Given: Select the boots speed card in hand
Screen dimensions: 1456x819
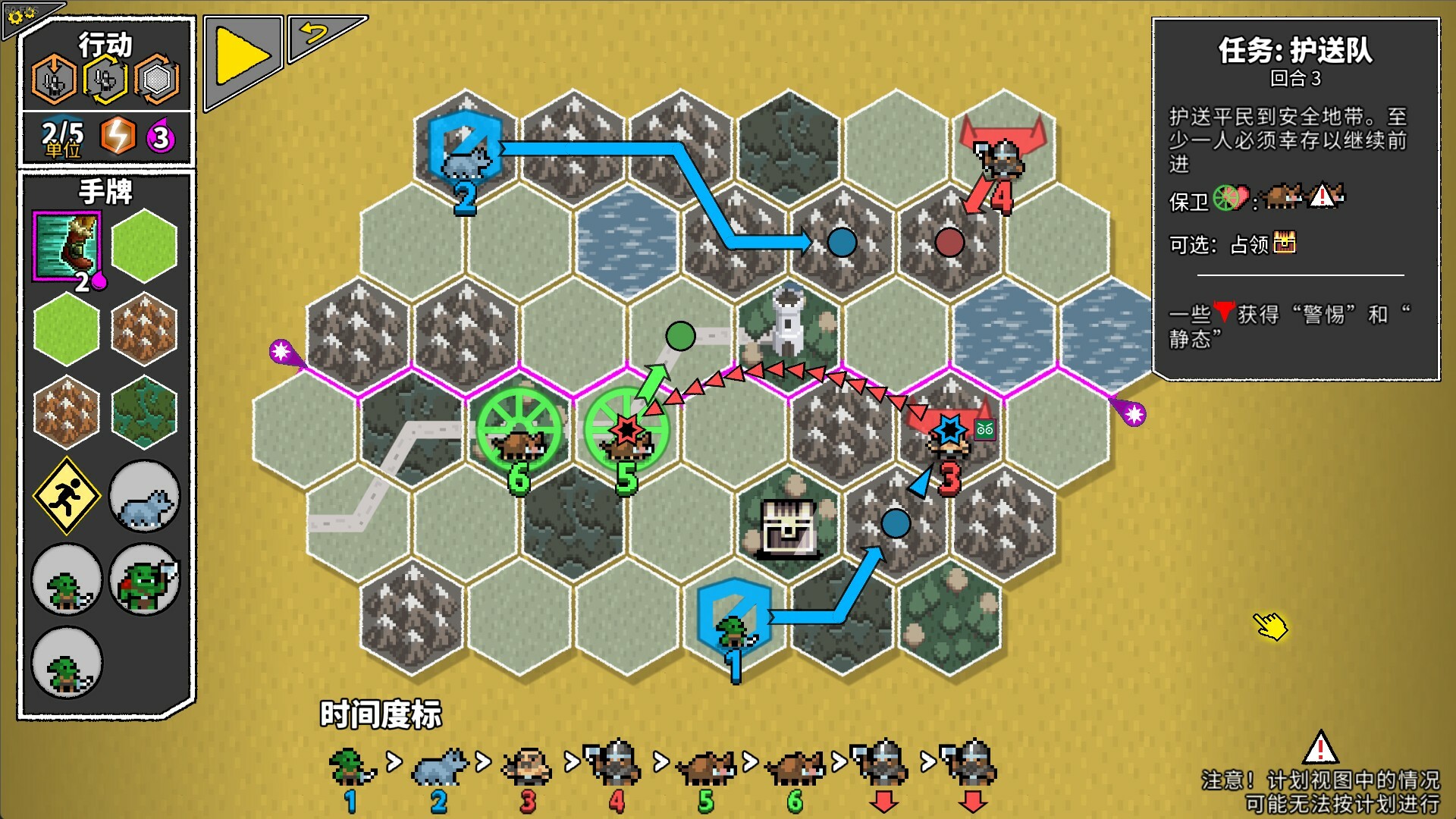Looking at the screenshot, I should pos(65,249).
